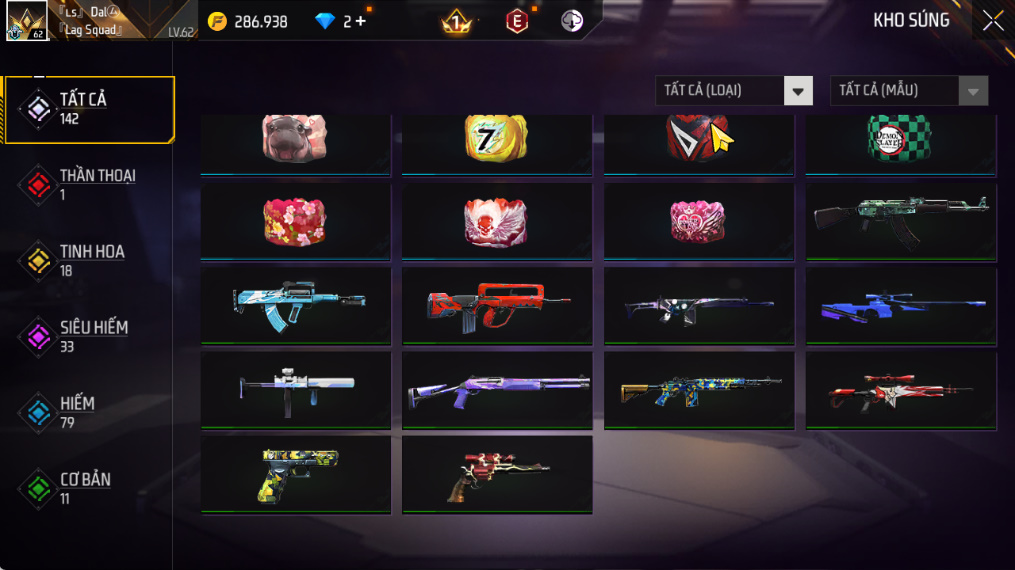Open the Tất Cả (Mẫu) dropdown
This screenshot has width=1015, height=570.
(x=908, y=91)
